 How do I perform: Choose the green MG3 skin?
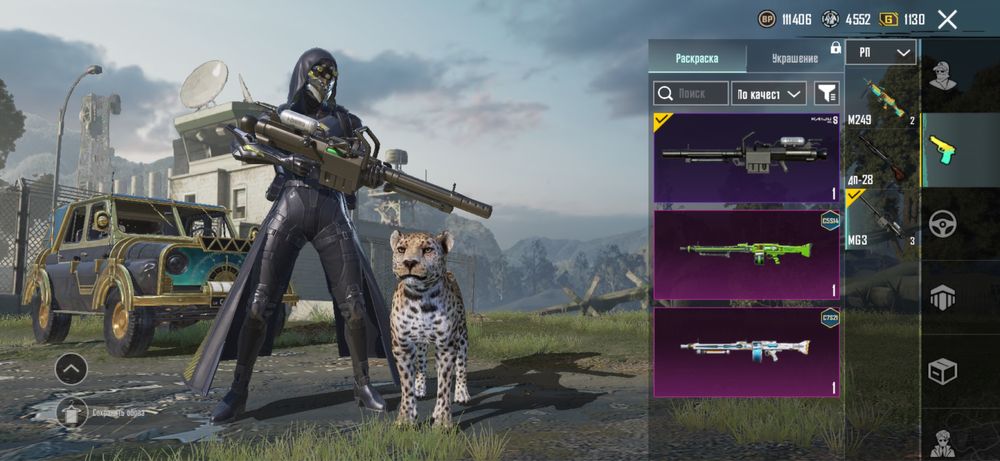coord(746,254)
